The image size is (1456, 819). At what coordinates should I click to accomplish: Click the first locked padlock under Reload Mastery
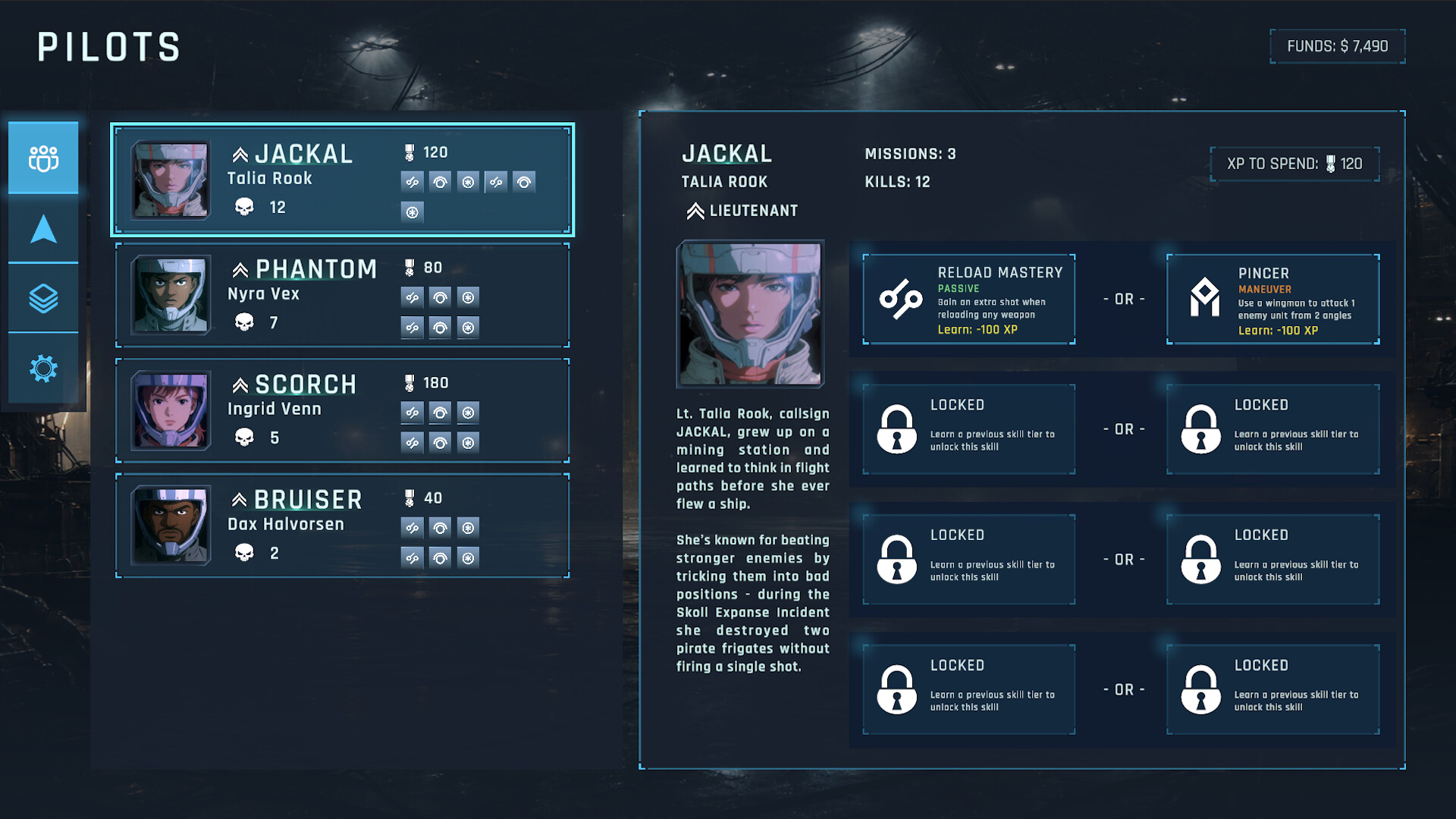pyautogui.click(x=897, y=429)
